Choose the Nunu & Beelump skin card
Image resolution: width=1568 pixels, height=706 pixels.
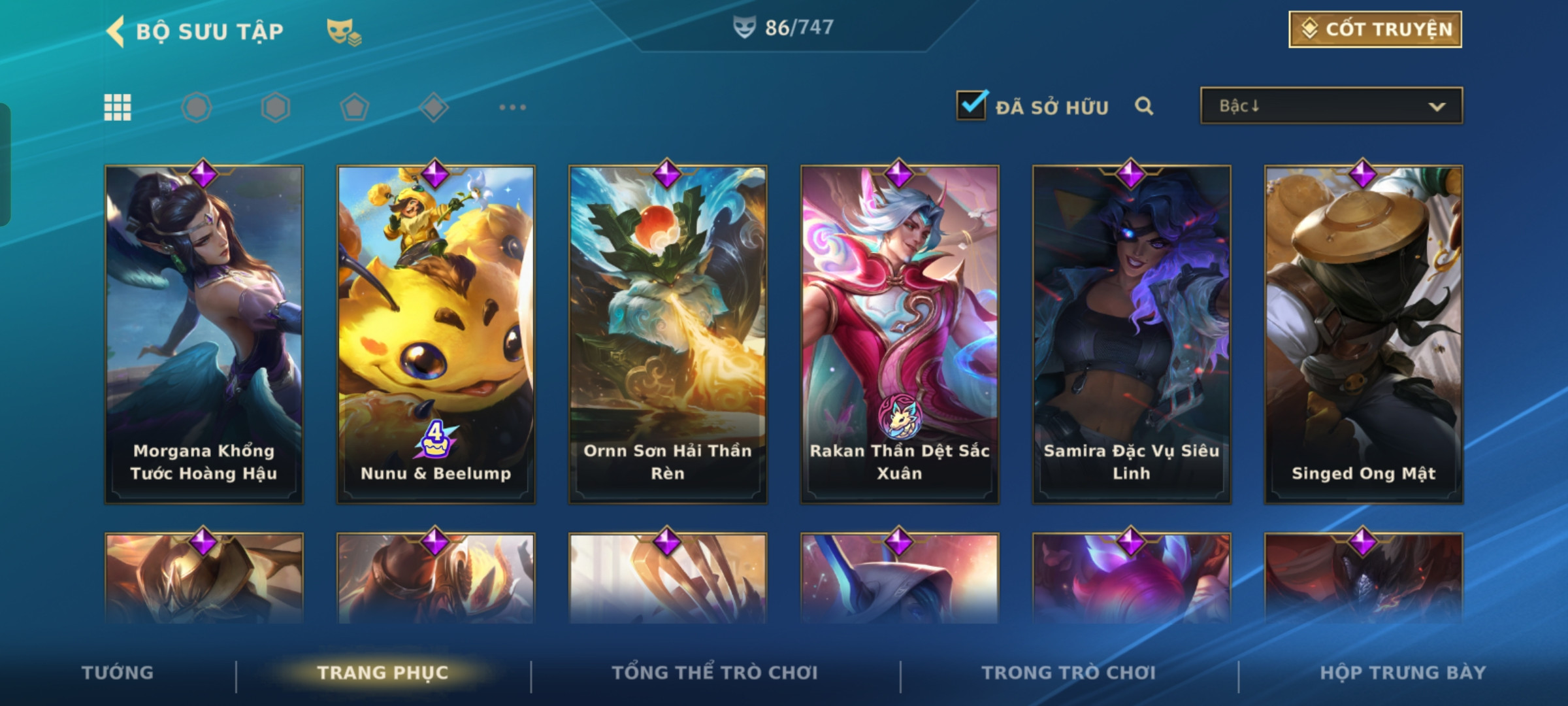pos(436,334)
